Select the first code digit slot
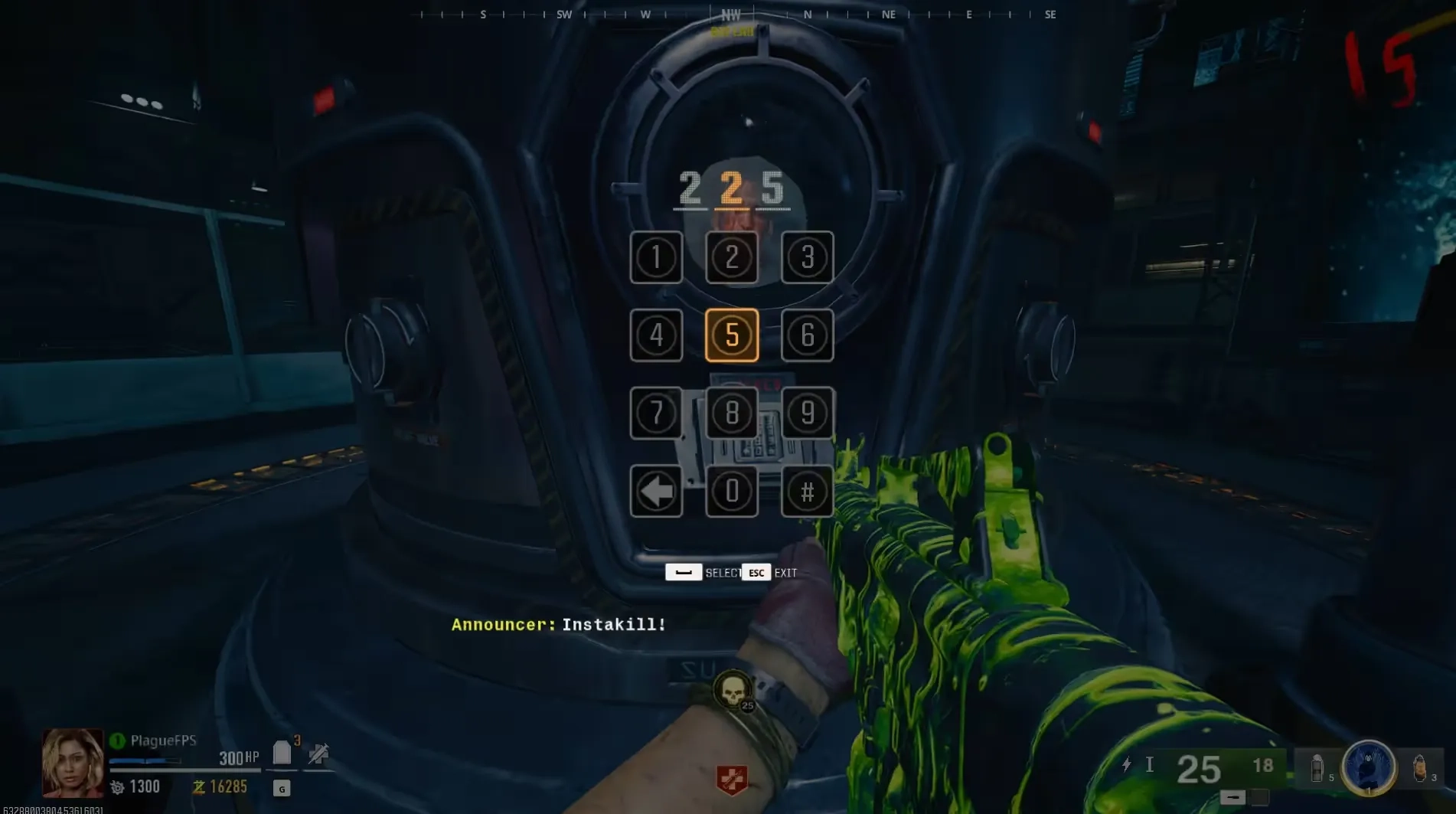The height and width of the screenshot is (814, 1456). (x=690, y=188)
